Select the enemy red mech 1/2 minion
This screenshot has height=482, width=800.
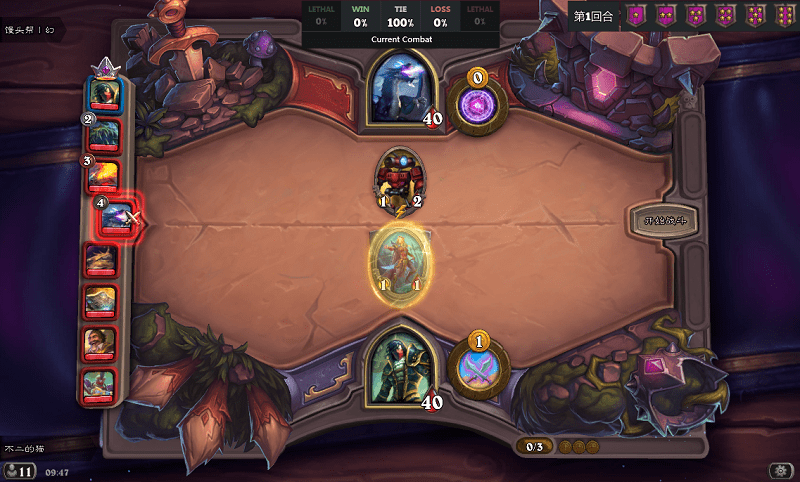[399, 179]
